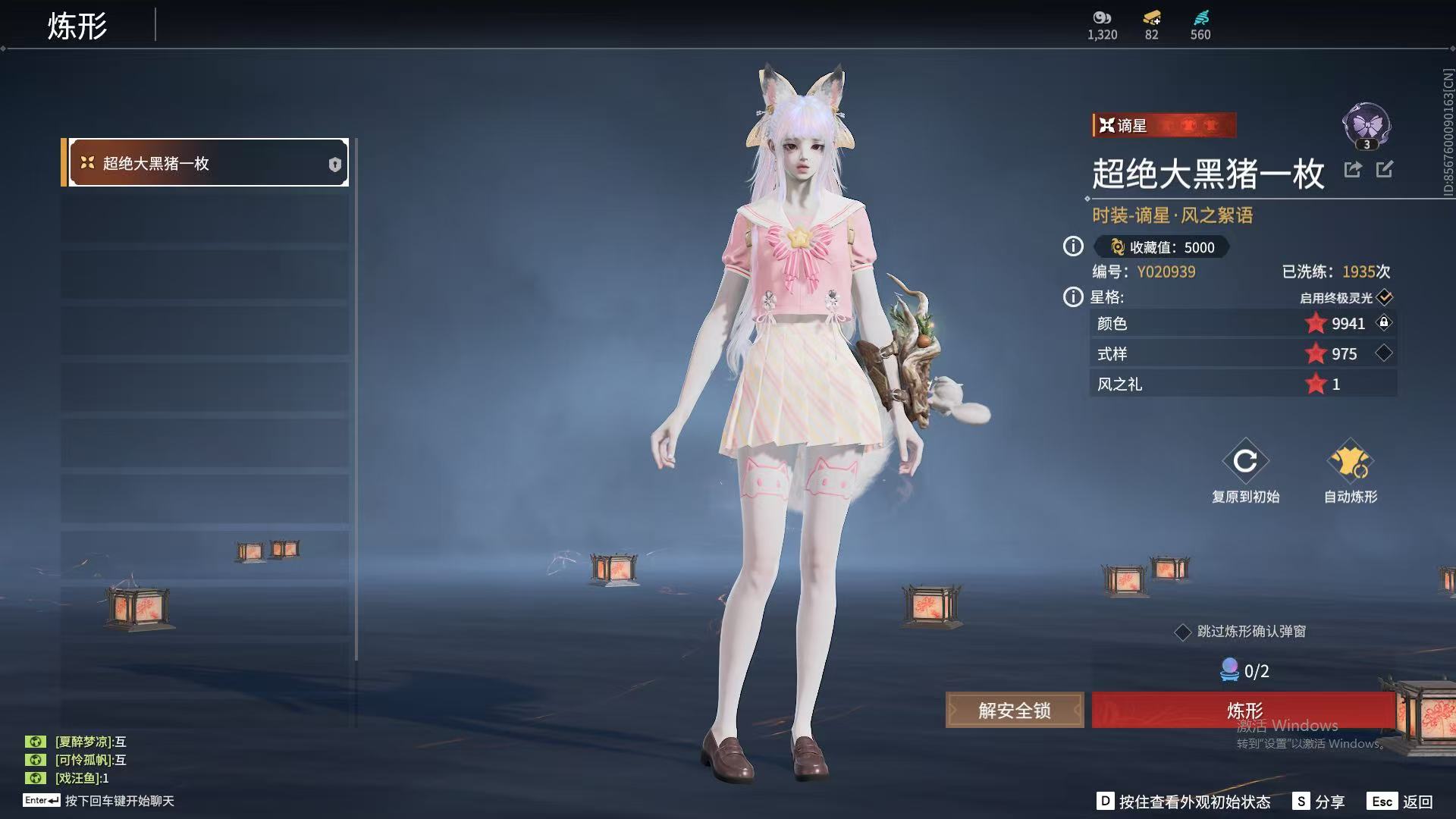Click the 分享 share option
1456x819 pixels.
(1319, 802)
